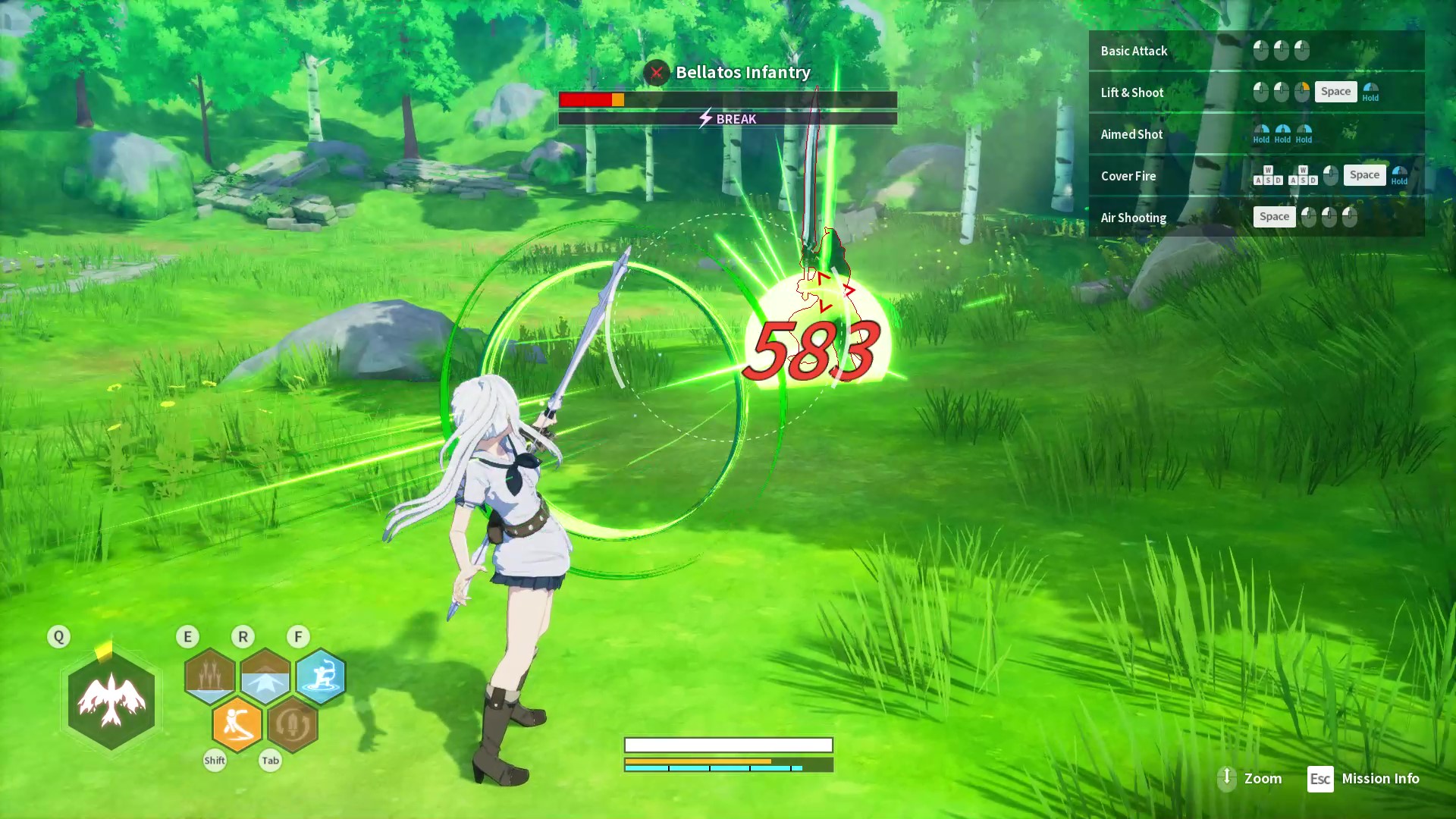Image resolution: width=1456 pixels, height=819 pixels.
Task: Select the Lift & Shoot combo row
Action: coord(1256,93)
